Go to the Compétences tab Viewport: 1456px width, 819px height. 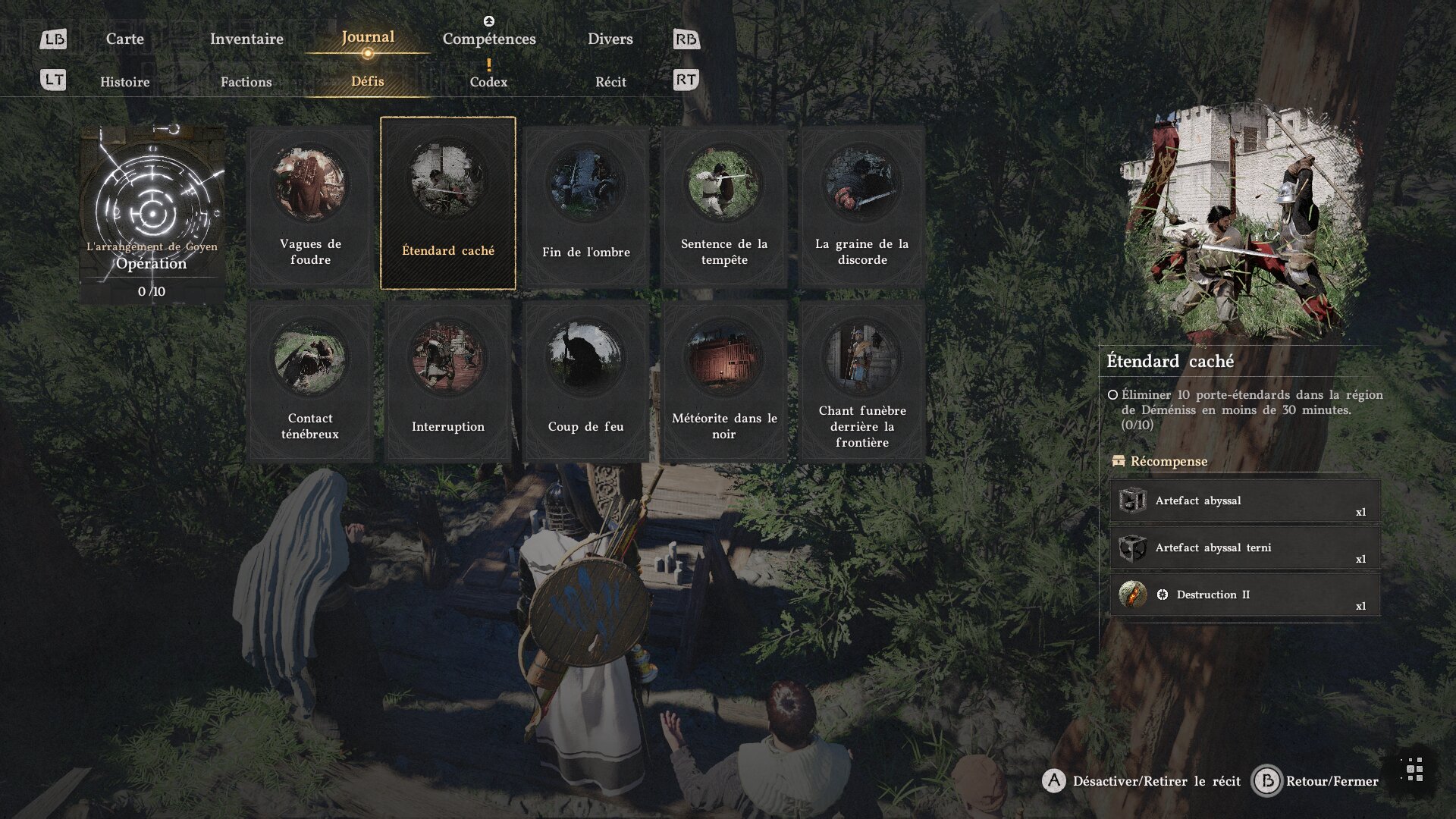489,39
